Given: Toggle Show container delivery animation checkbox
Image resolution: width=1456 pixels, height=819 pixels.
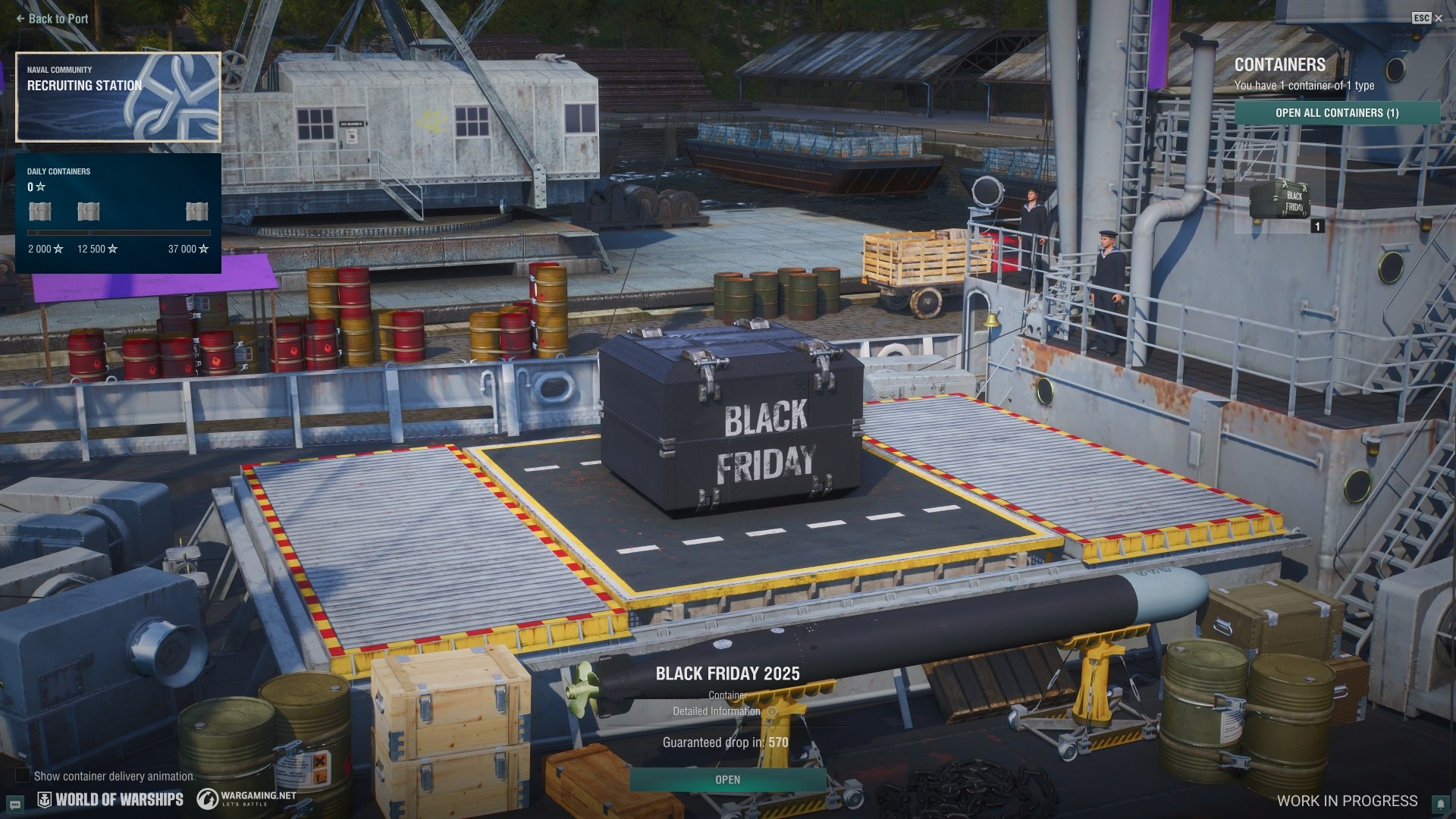Looking at the screenshot, I should 24,775.
